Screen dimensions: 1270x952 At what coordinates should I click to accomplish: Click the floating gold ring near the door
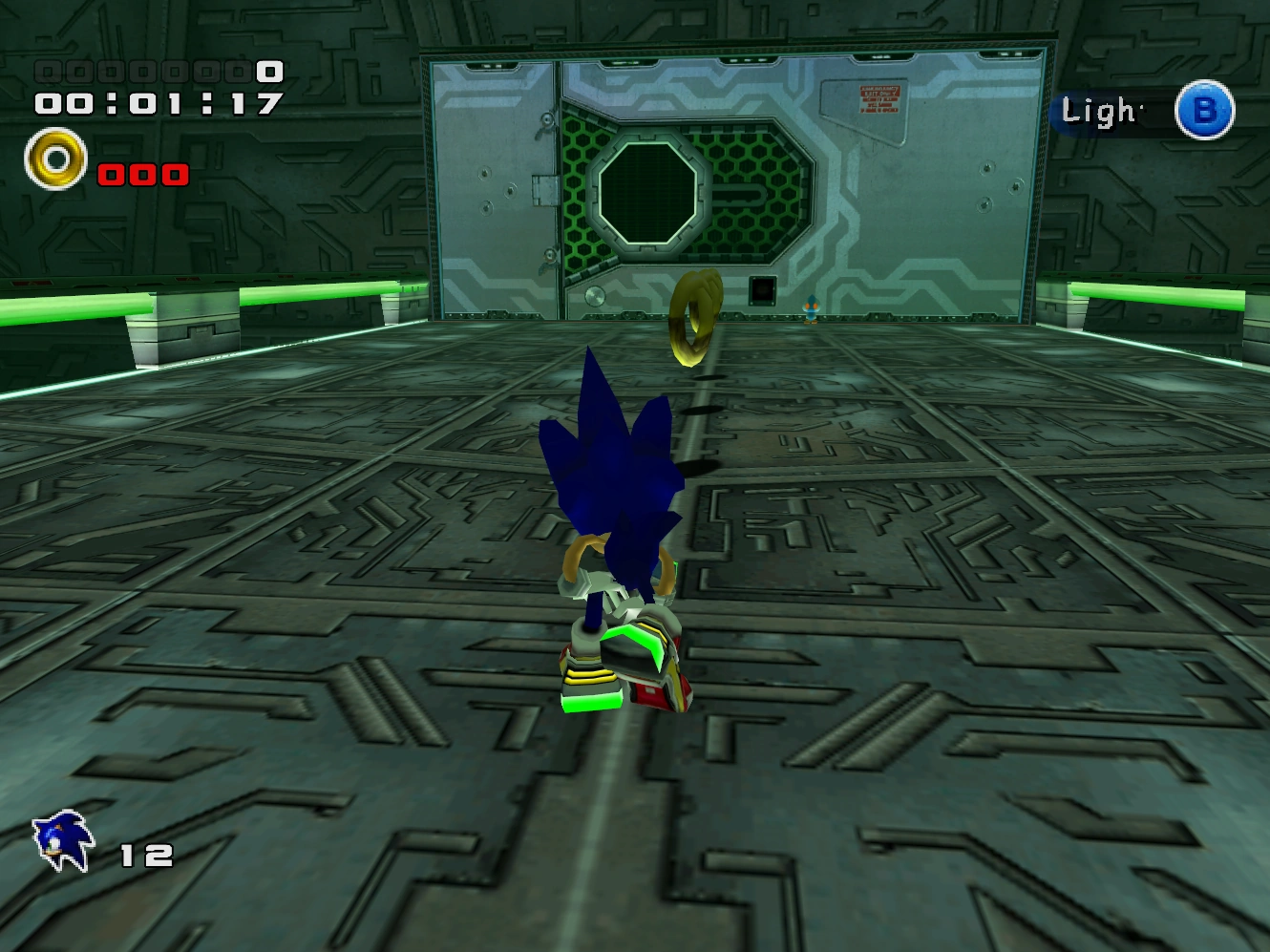click(696, 318)
